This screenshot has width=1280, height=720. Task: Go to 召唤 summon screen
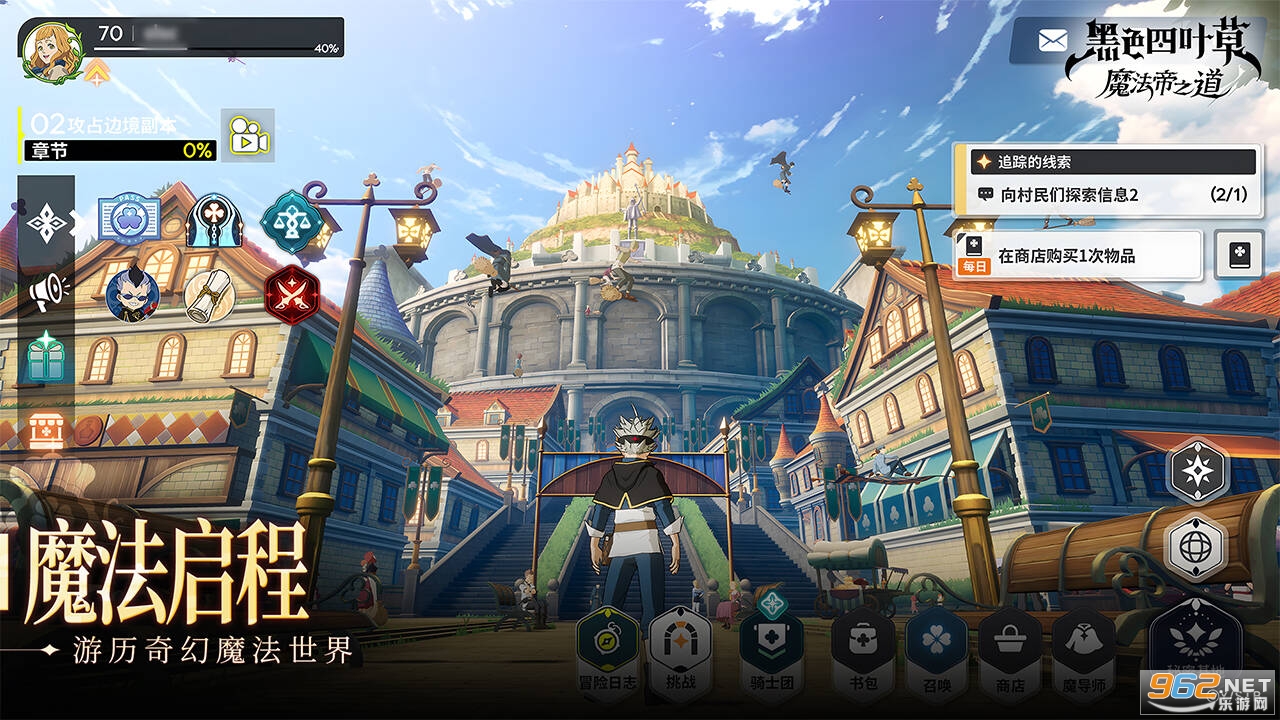[936, 650]
